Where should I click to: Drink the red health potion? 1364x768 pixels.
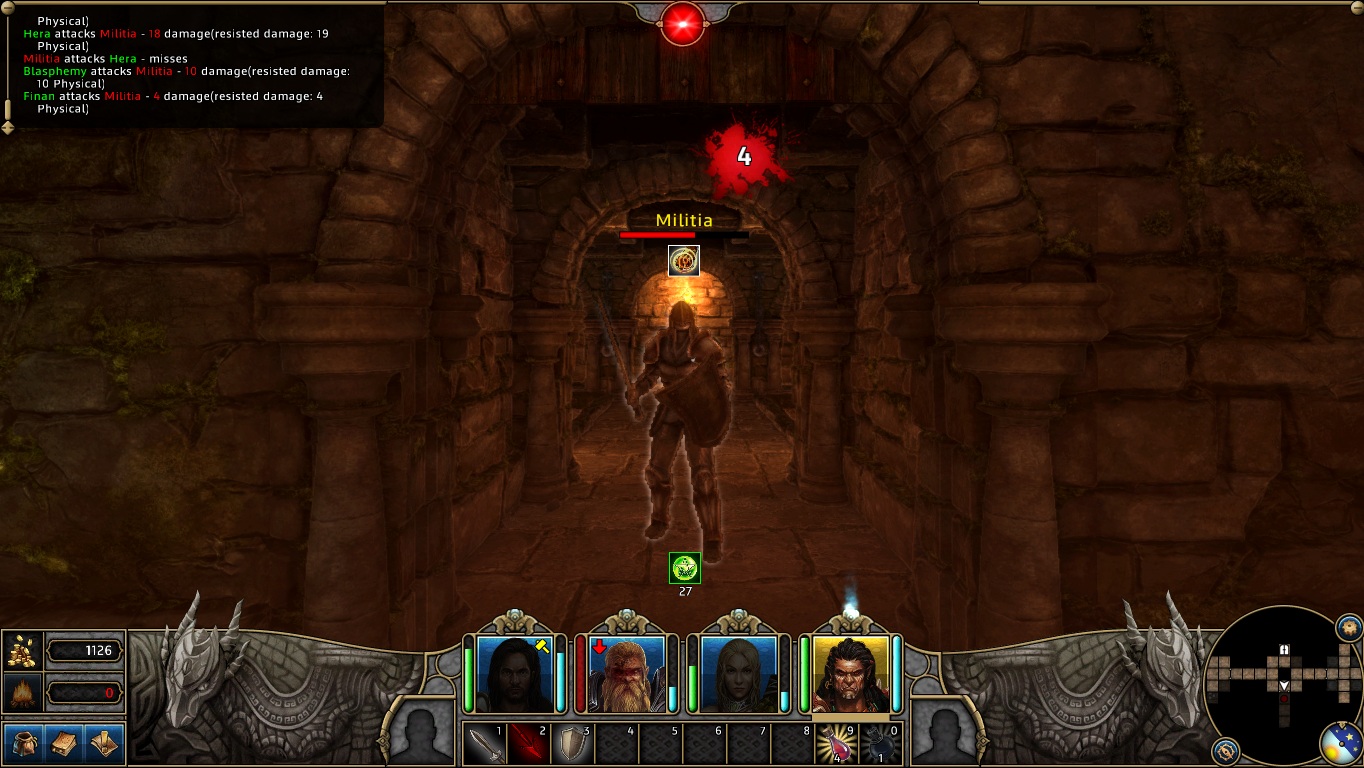coord(836,744)
